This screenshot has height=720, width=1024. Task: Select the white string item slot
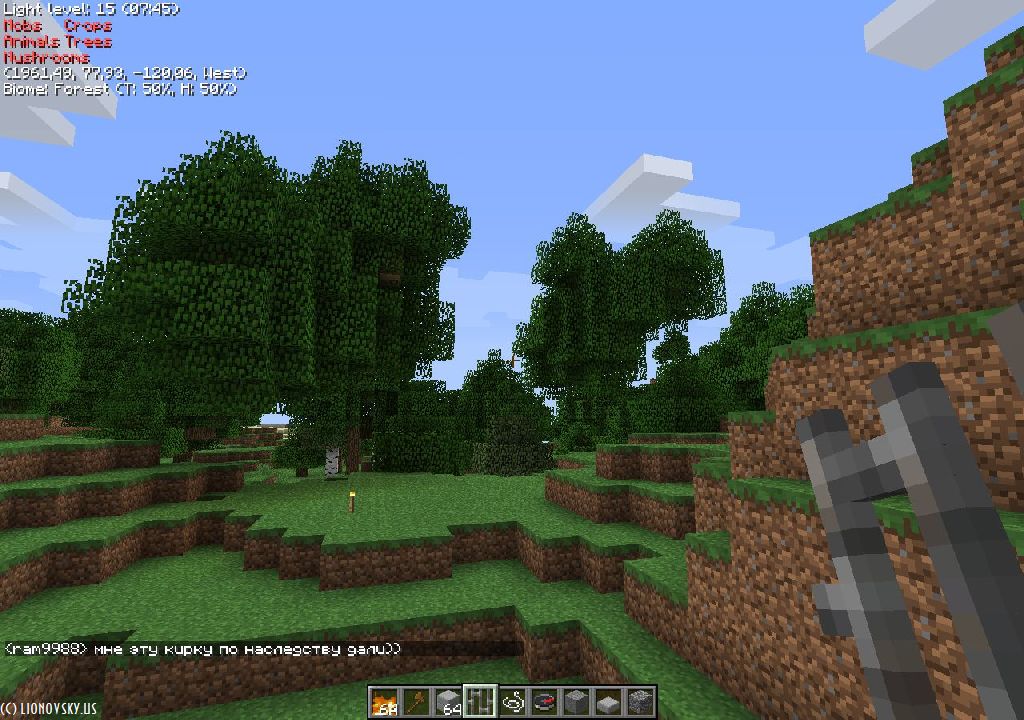click(x=512, y=702)
